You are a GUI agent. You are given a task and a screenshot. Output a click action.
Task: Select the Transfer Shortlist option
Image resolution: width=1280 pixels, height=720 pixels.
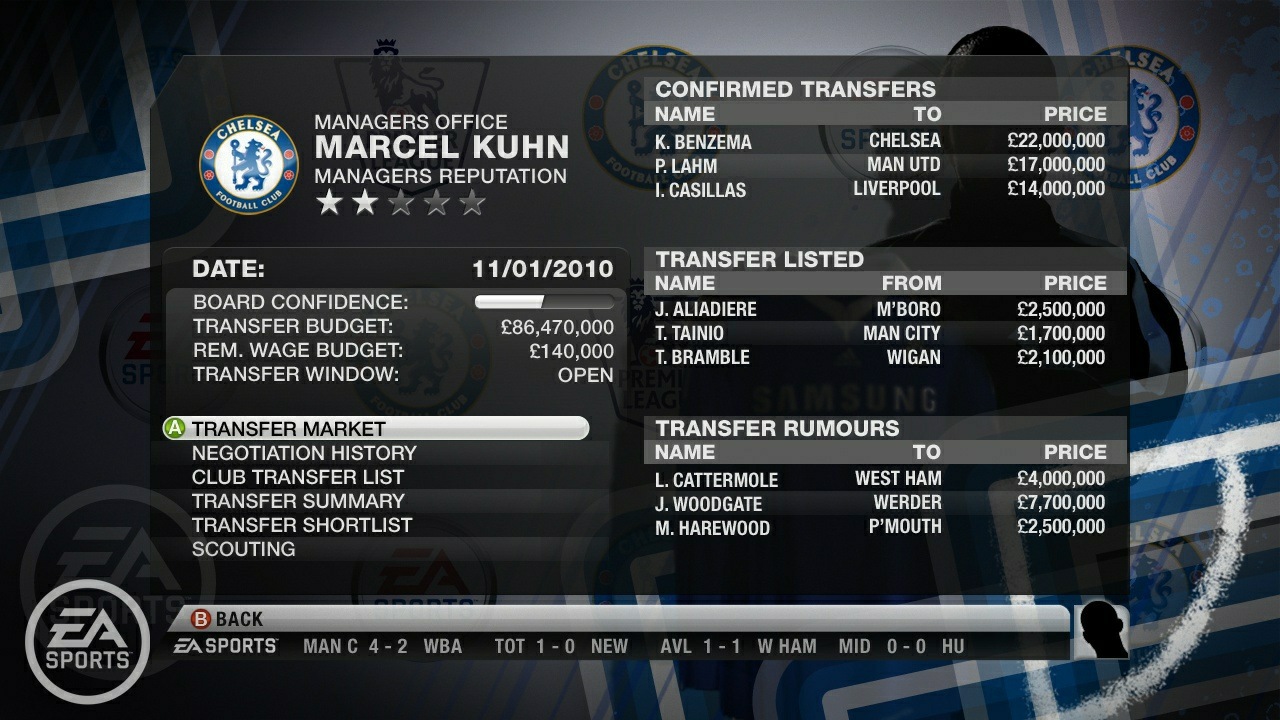[301, 525]
